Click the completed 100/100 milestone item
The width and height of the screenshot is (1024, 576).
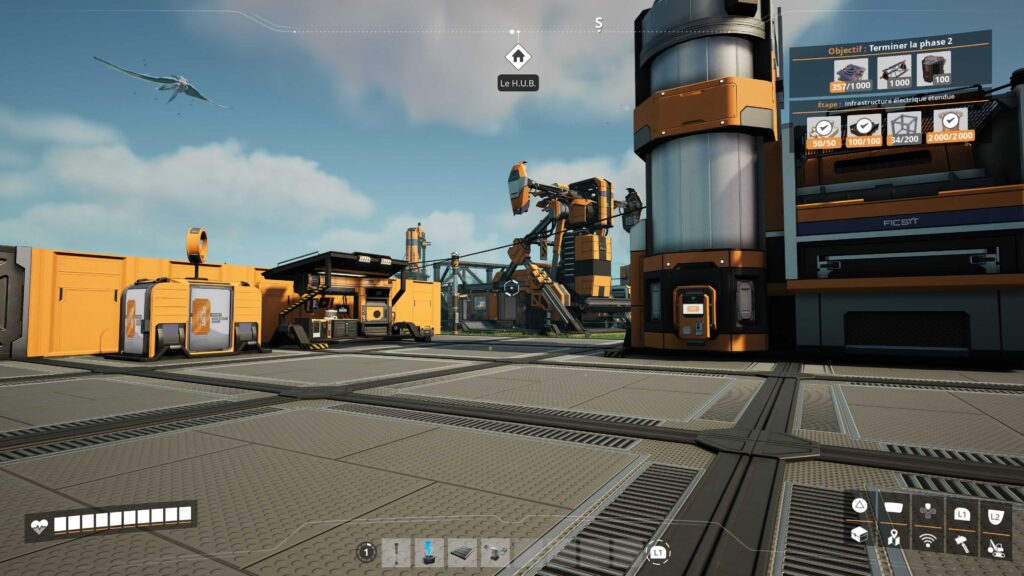(x=863, y=130)
